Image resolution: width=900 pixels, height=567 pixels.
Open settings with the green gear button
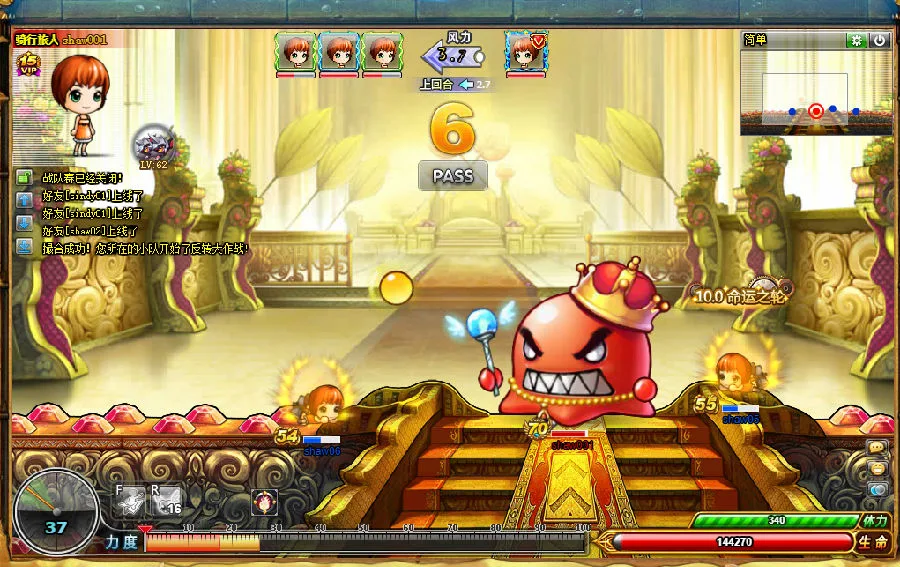(x=856, y=40)
